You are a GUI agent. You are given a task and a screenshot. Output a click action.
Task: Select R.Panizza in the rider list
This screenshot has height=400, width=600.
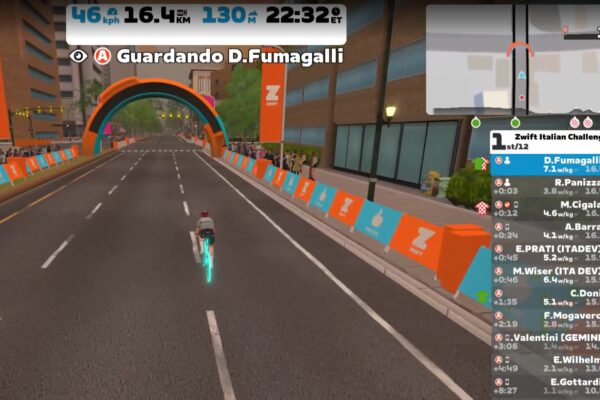[546, 186]
